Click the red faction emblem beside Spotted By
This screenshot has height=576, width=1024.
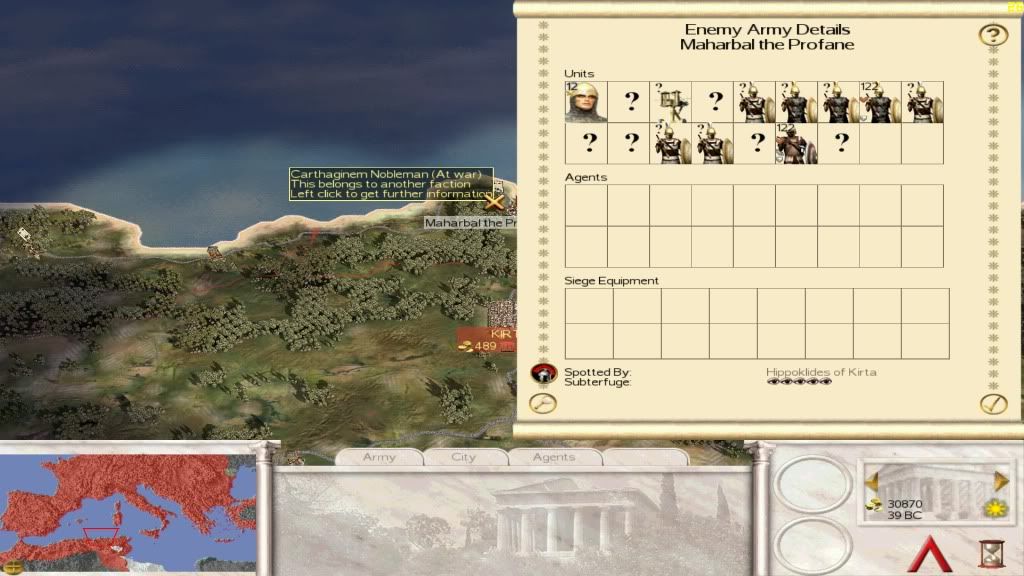541,373
